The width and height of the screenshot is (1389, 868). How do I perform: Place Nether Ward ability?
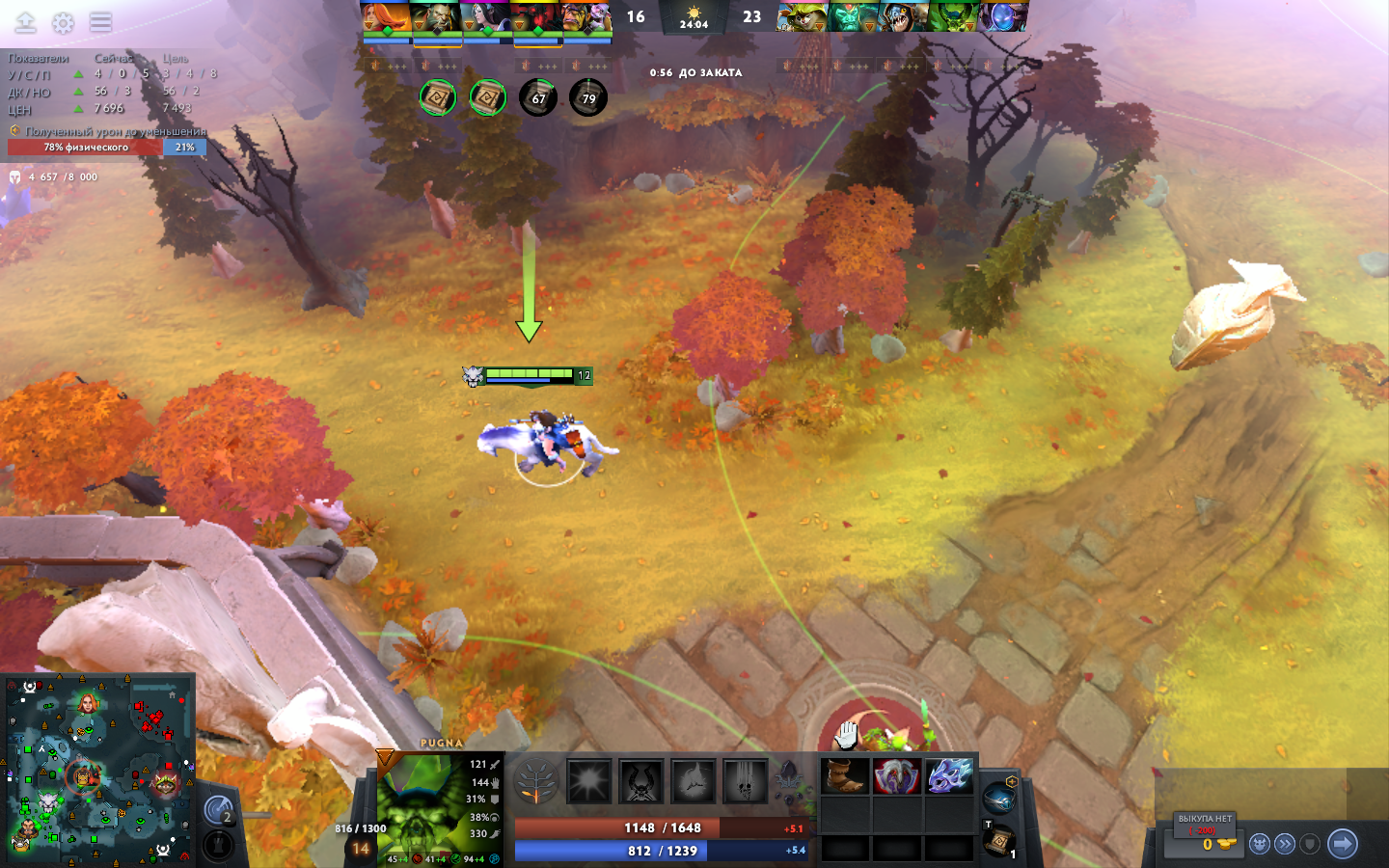click(694, 781)
